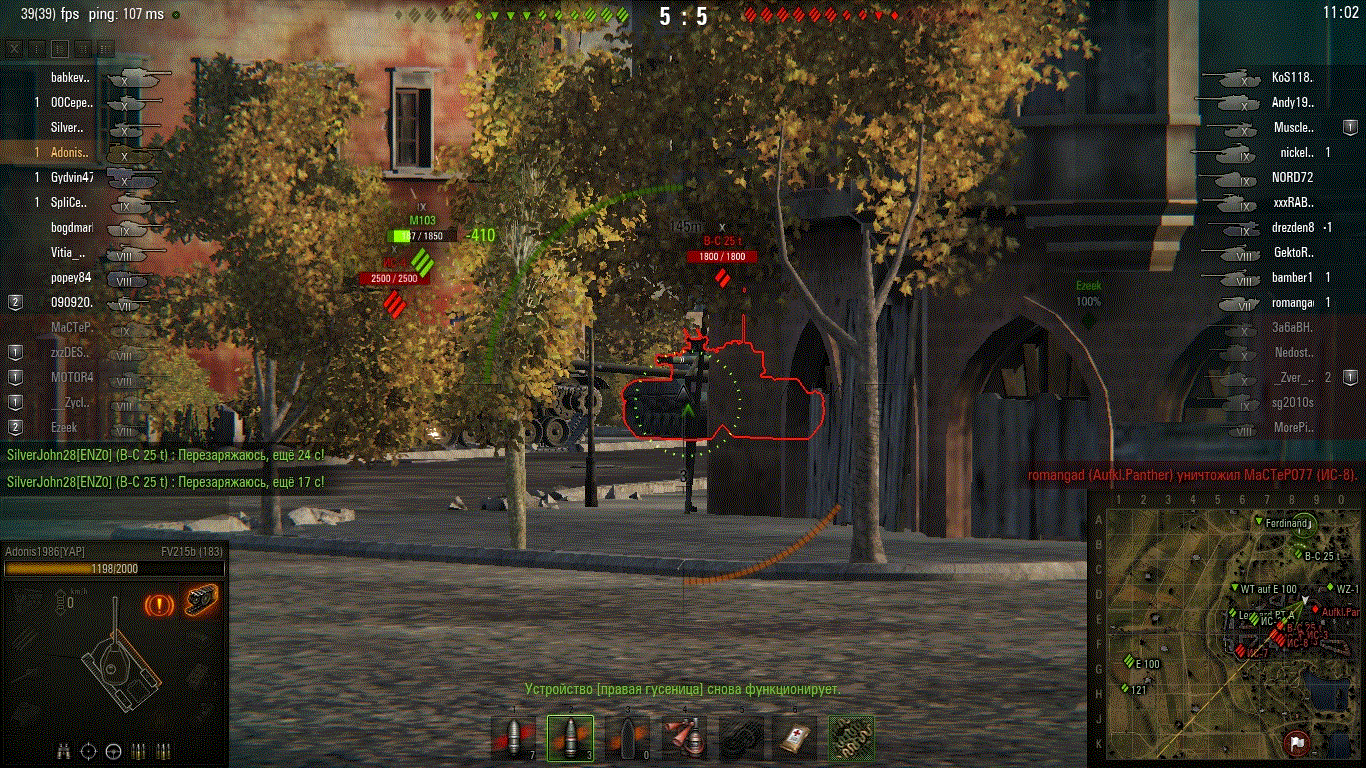Click the steering wheel driver icon
Image resolution: width=1366 pixels, height=768 pixels.
pos(113,750)
